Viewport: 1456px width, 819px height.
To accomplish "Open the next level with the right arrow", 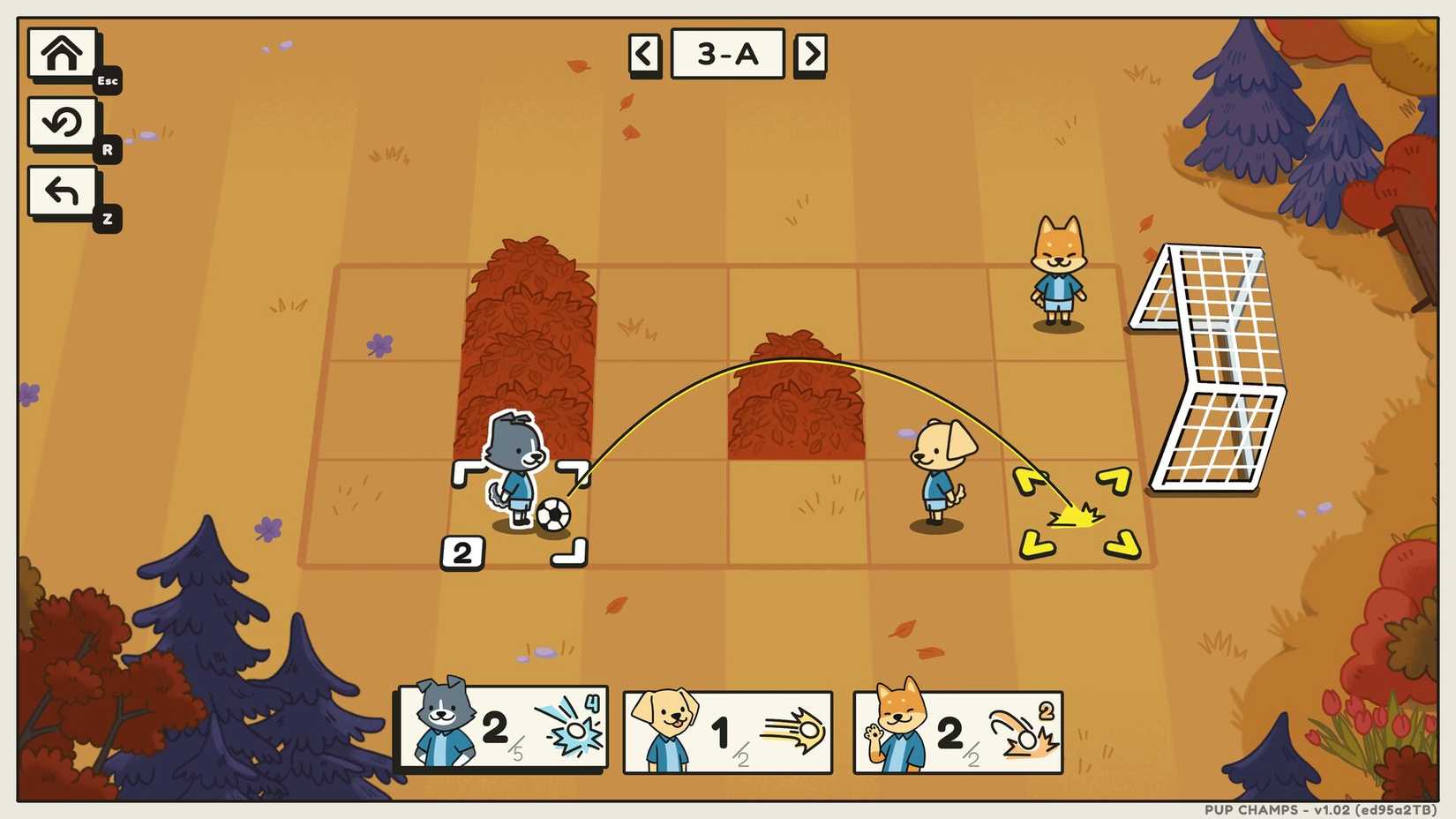I will (x=811, y=53).
